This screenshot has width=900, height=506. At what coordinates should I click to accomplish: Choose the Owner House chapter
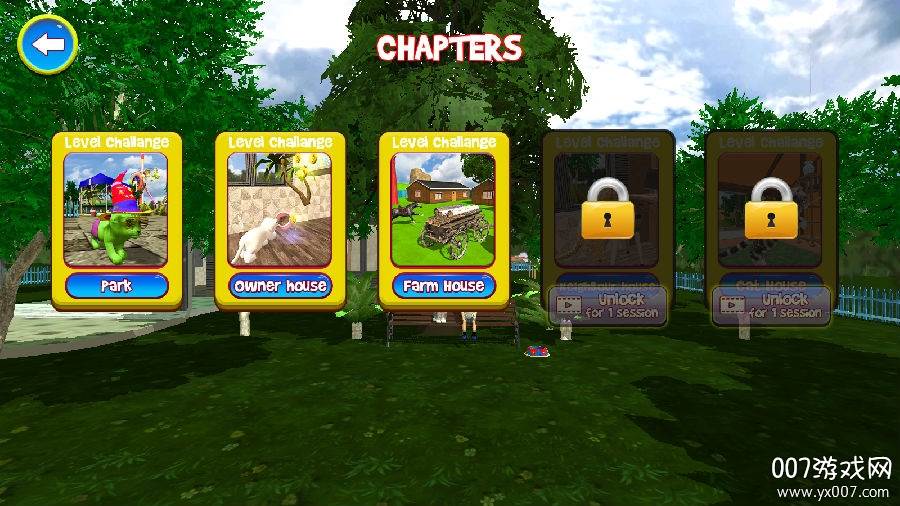pos(280,219)
